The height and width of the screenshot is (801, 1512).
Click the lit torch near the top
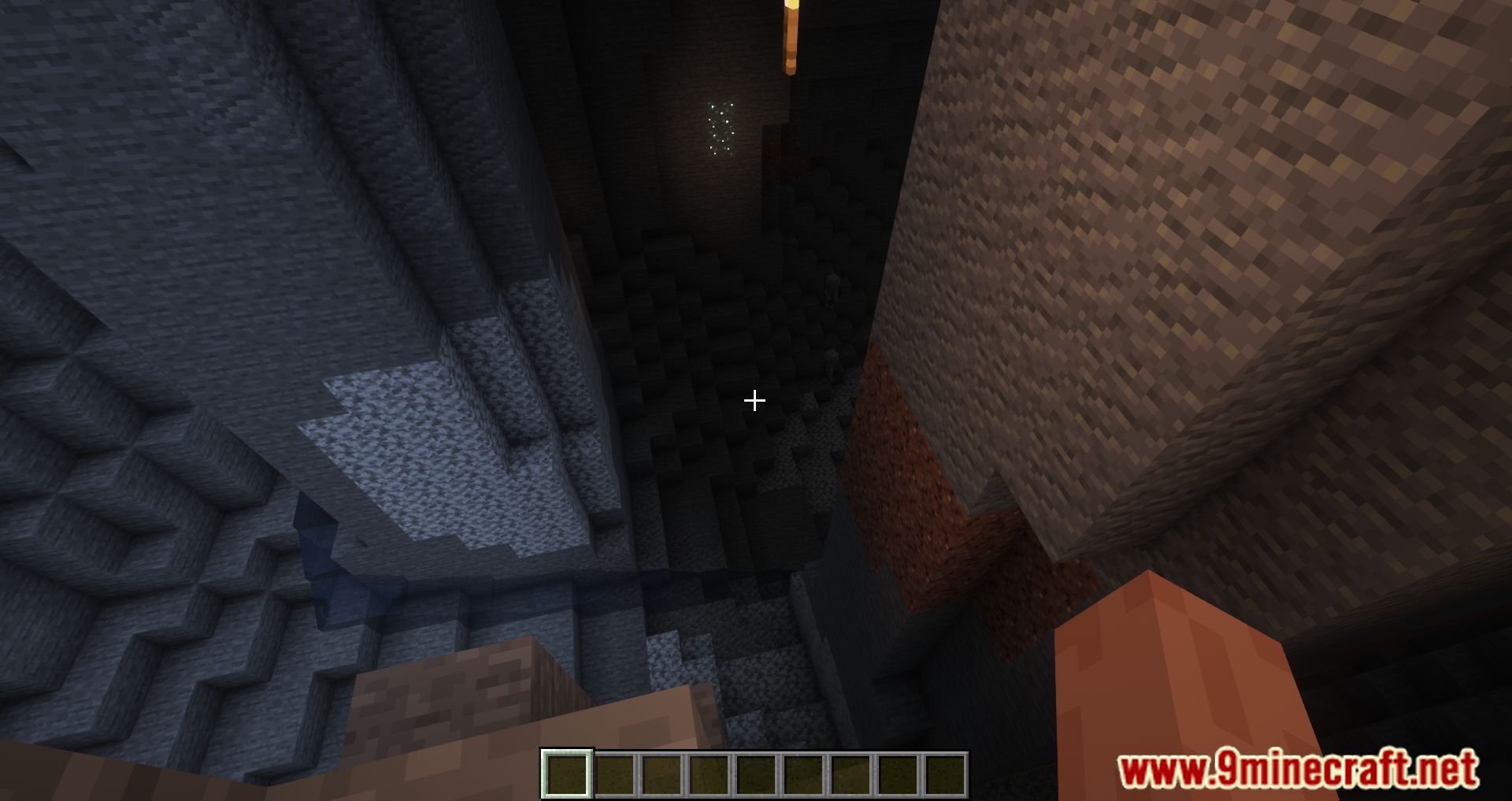coord(790,35)
